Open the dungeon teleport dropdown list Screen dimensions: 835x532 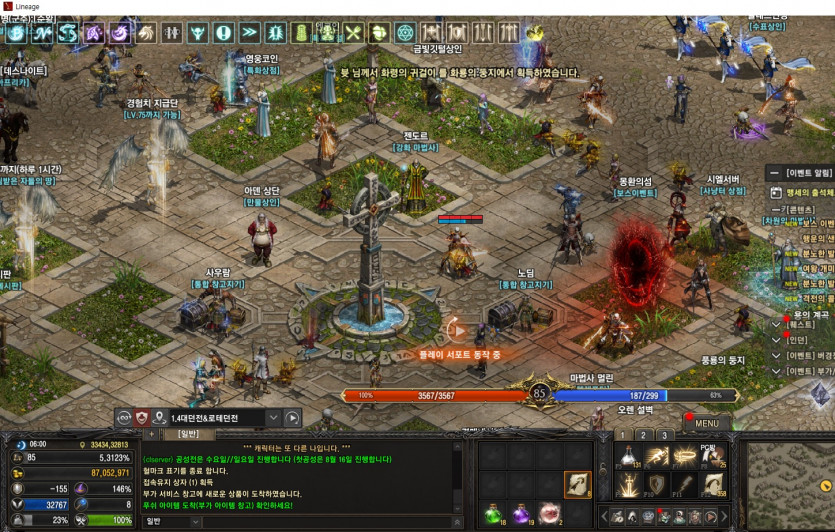coord(272,418)
